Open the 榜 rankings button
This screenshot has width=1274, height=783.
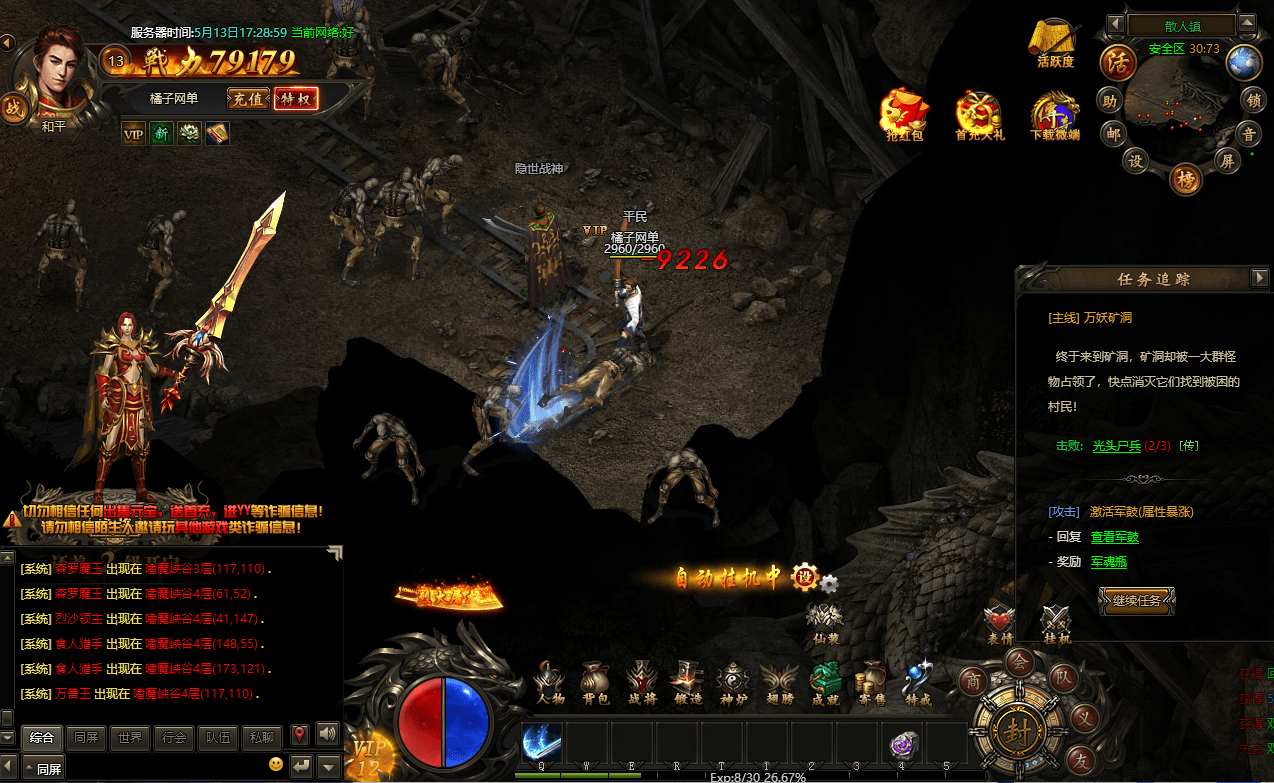pos(1185,177)
